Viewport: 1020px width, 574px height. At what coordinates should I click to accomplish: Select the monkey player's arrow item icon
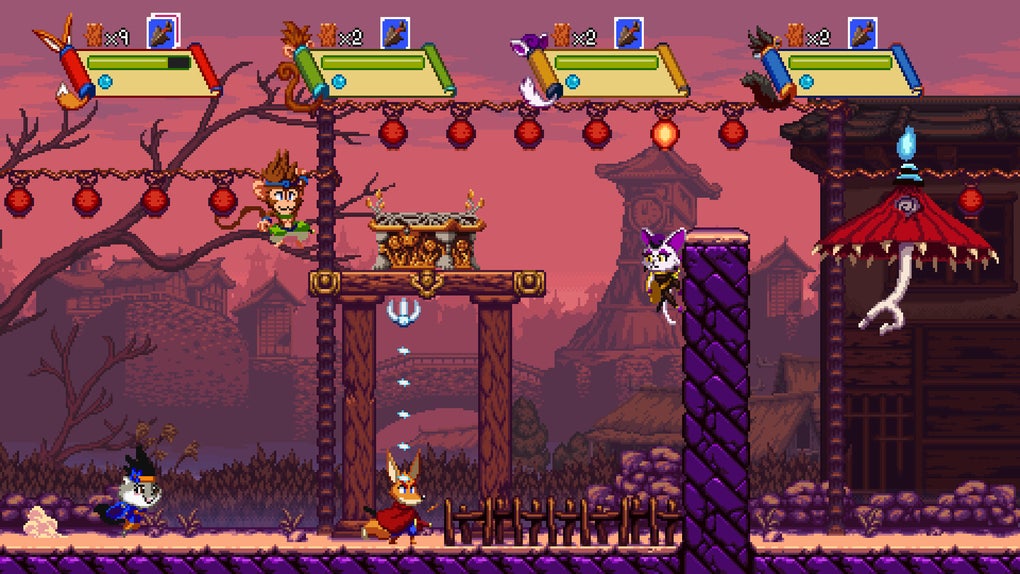pyautogui.click(x=395, y=33)
